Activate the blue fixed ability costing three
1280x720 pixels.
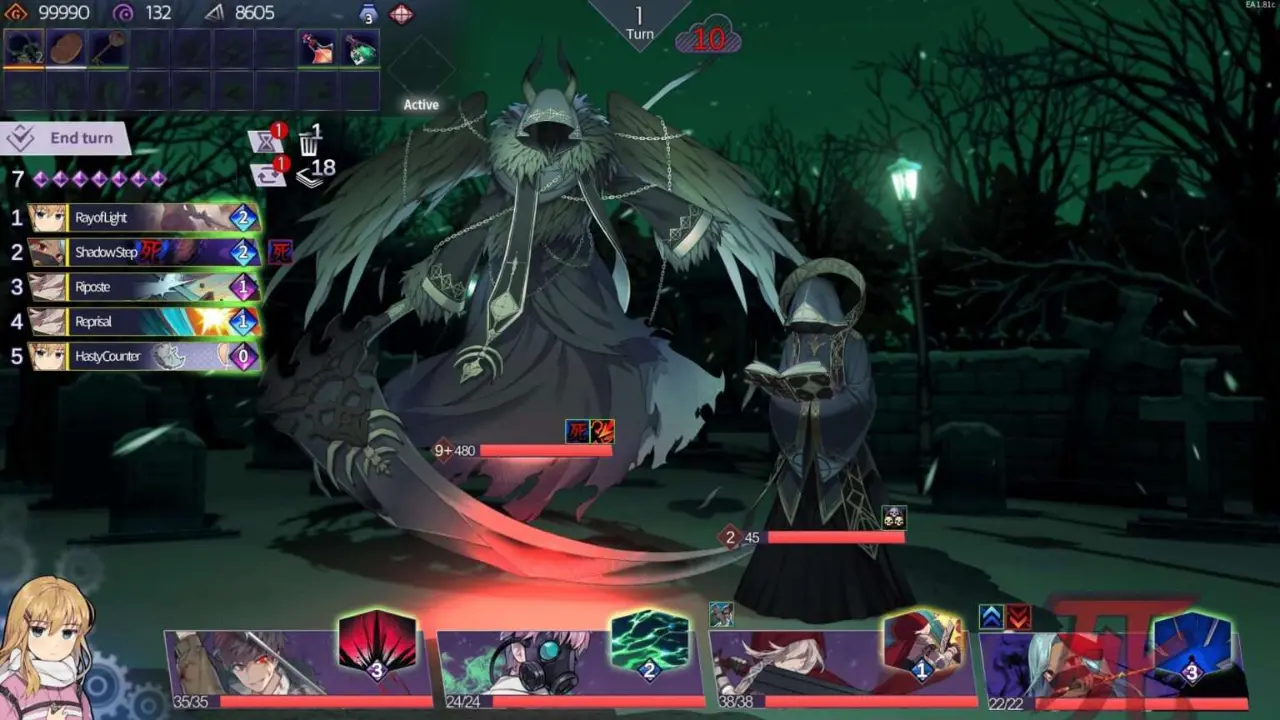1191,645
